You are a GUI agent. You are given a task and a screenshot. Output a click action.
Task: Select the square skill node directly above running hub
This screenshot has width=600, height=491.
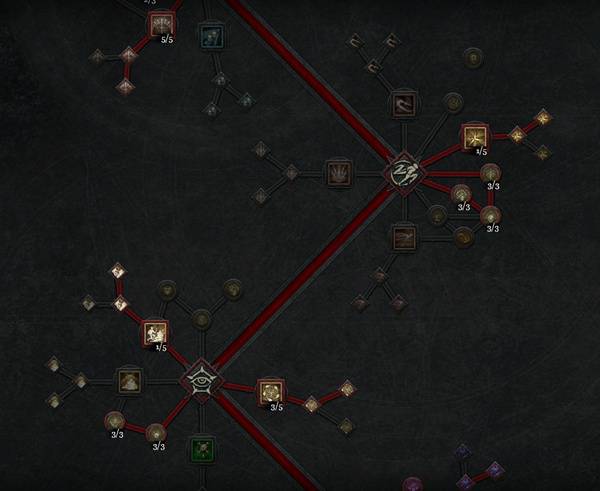(403, 103)
